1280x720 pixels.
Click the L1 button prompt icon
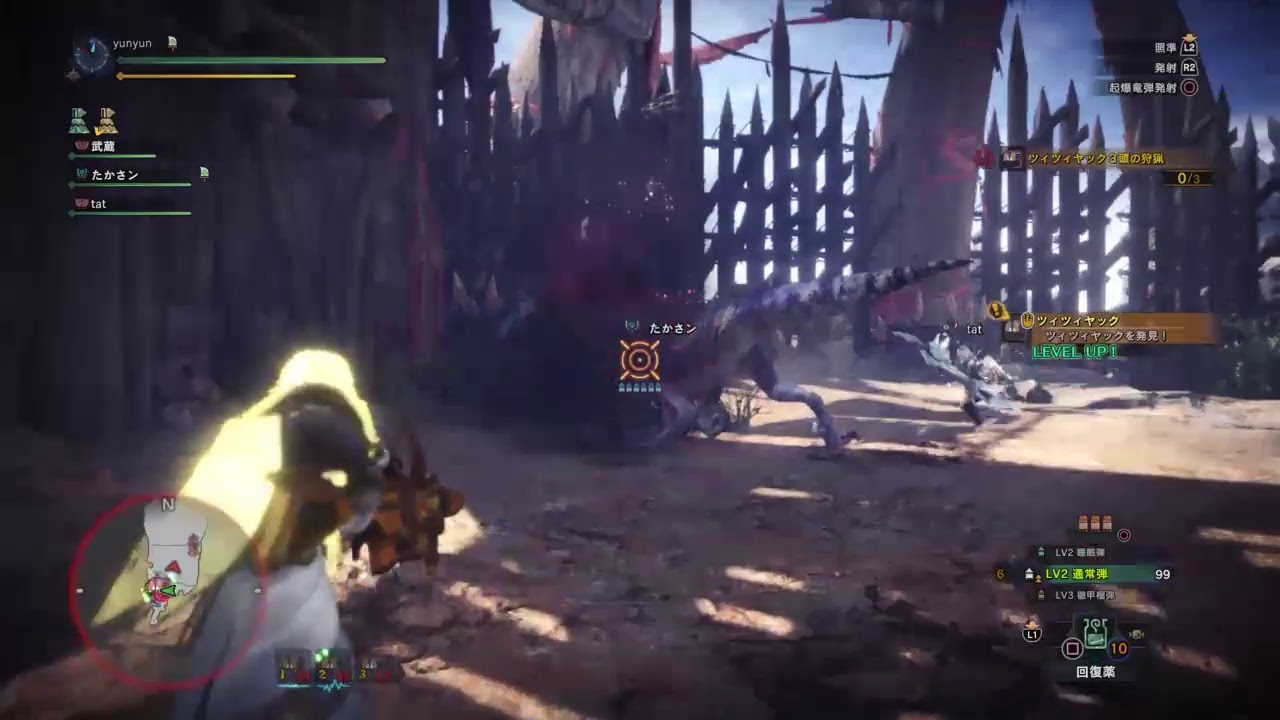coord(1034,632)
